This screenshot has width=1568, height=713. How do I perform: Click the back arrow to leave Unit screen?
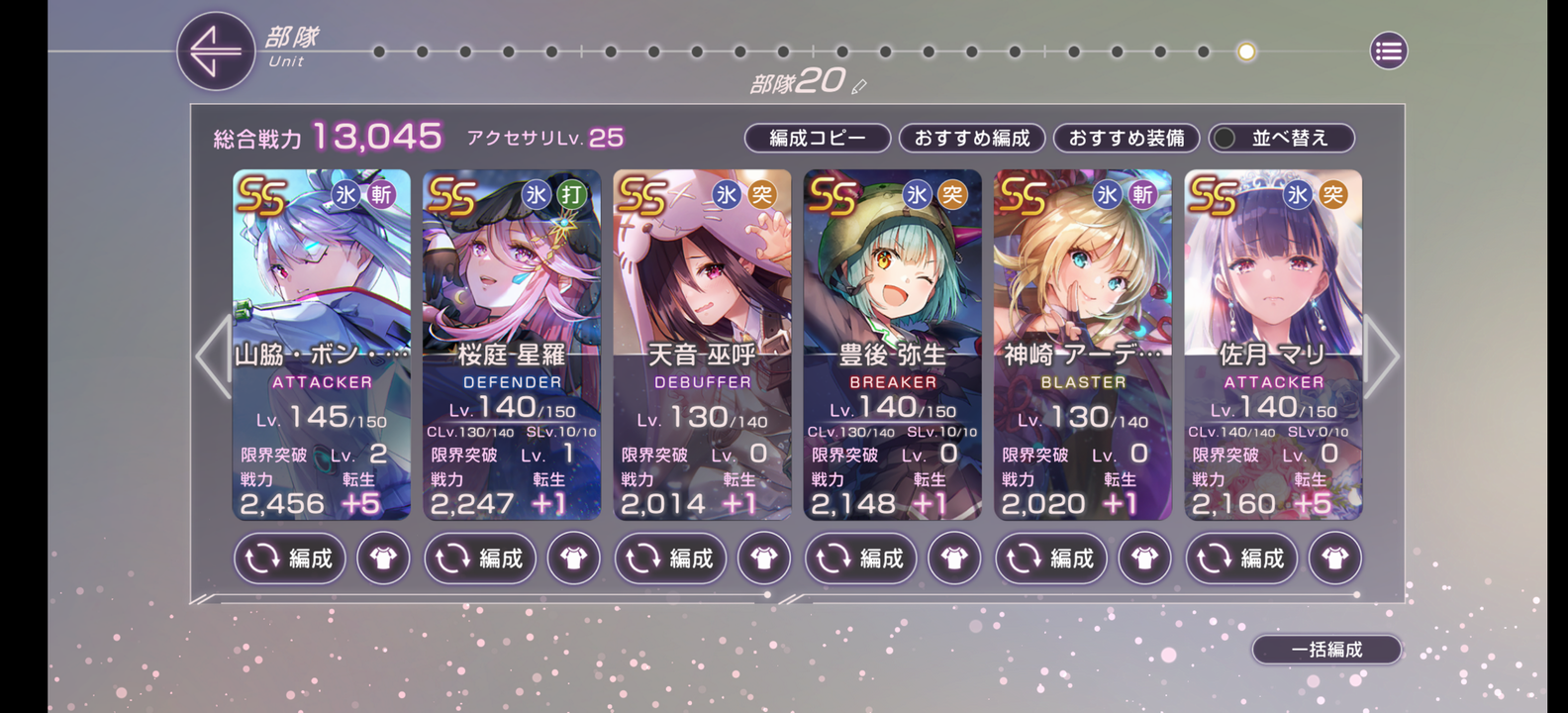pos(215,51)
